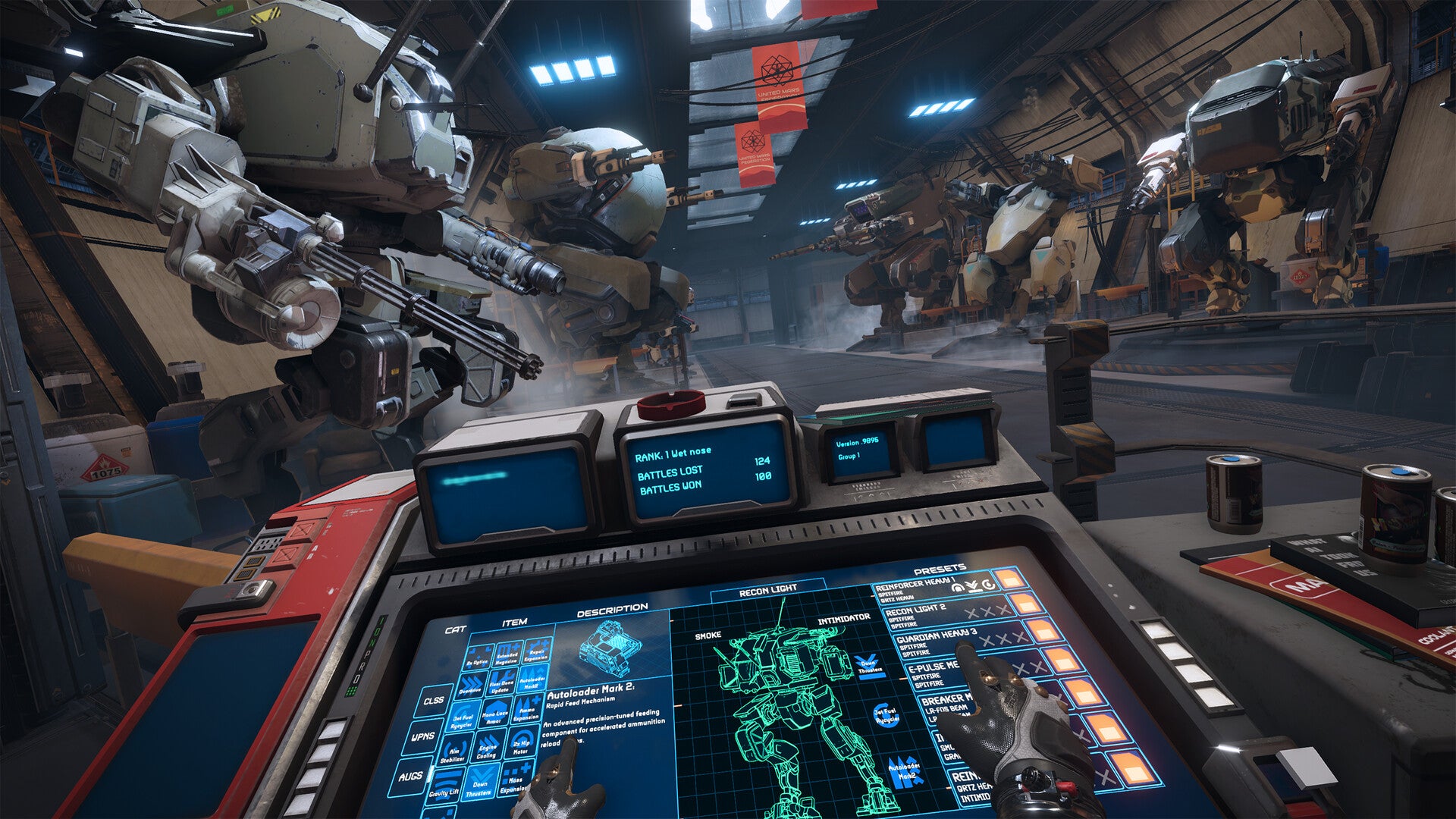Click the save icon beside Reinforcer Heavy 1
The image size is (1456, 819).
(x=1010, y=580)
